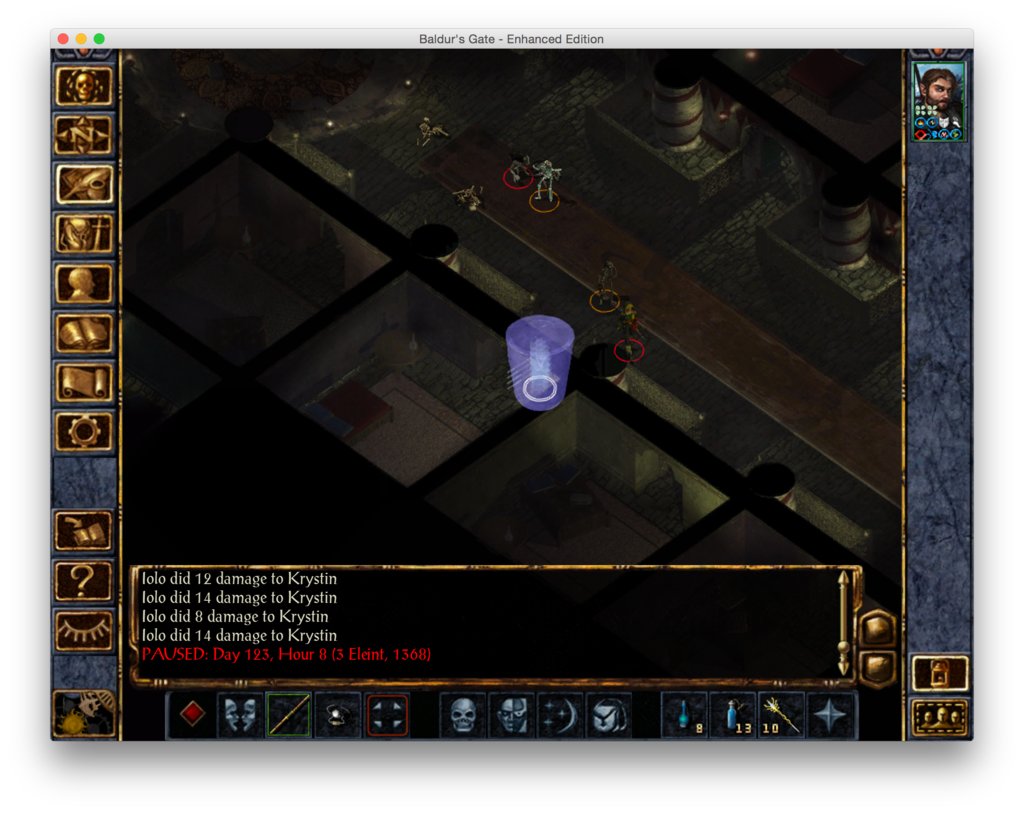
Task: Click the quick save book button
Action: 84,530
